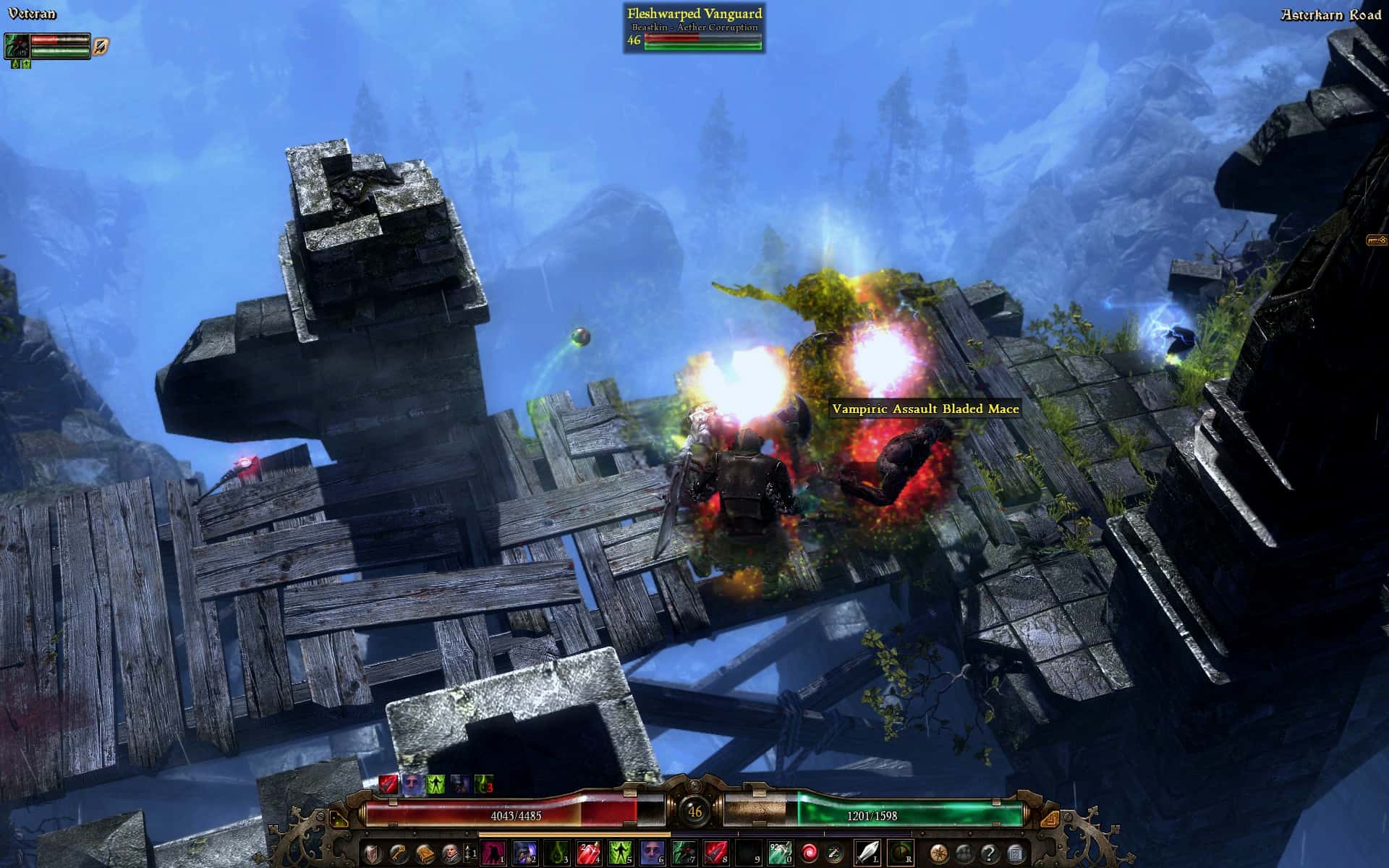Open the character sheet portrait button
The height and width of the screenshot is (868, 1389).
pyautogui.click(x=449, y=854)
